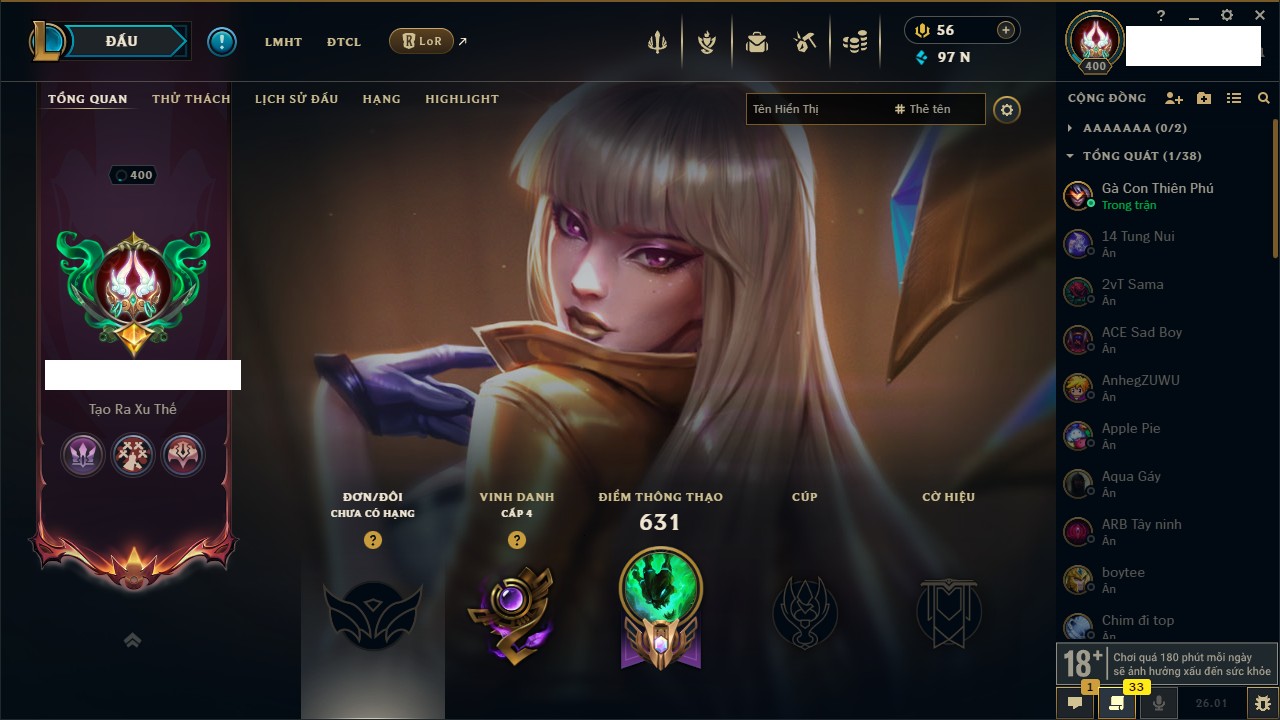Switch to the HẠNG tab
The image size is (1280, 720).
pos(381,99)
